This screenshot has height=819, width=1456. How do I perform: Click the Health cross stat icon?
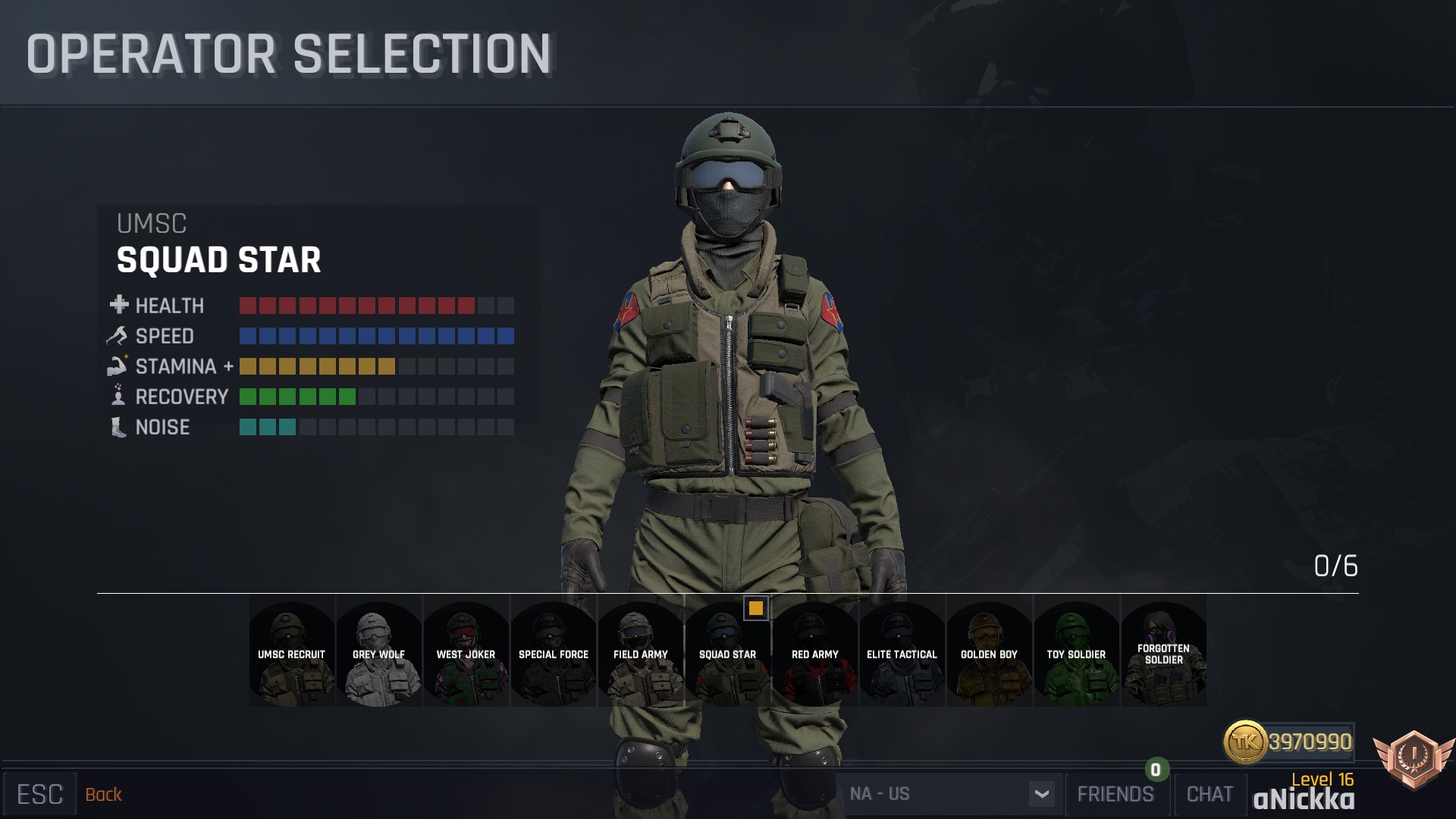[118, 305]
